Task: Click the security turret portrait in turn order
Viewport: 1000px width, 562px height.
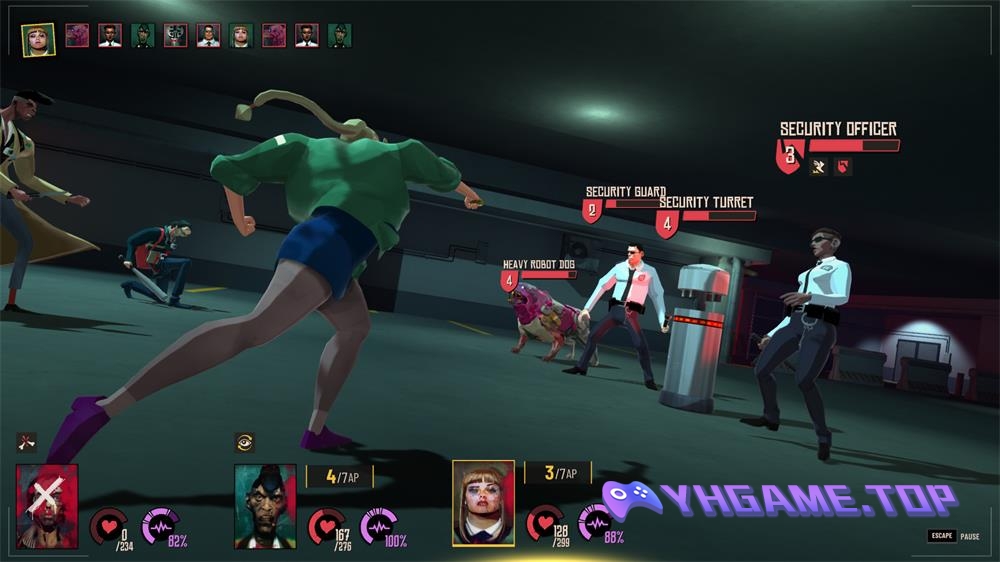Action: pos(176,36)
